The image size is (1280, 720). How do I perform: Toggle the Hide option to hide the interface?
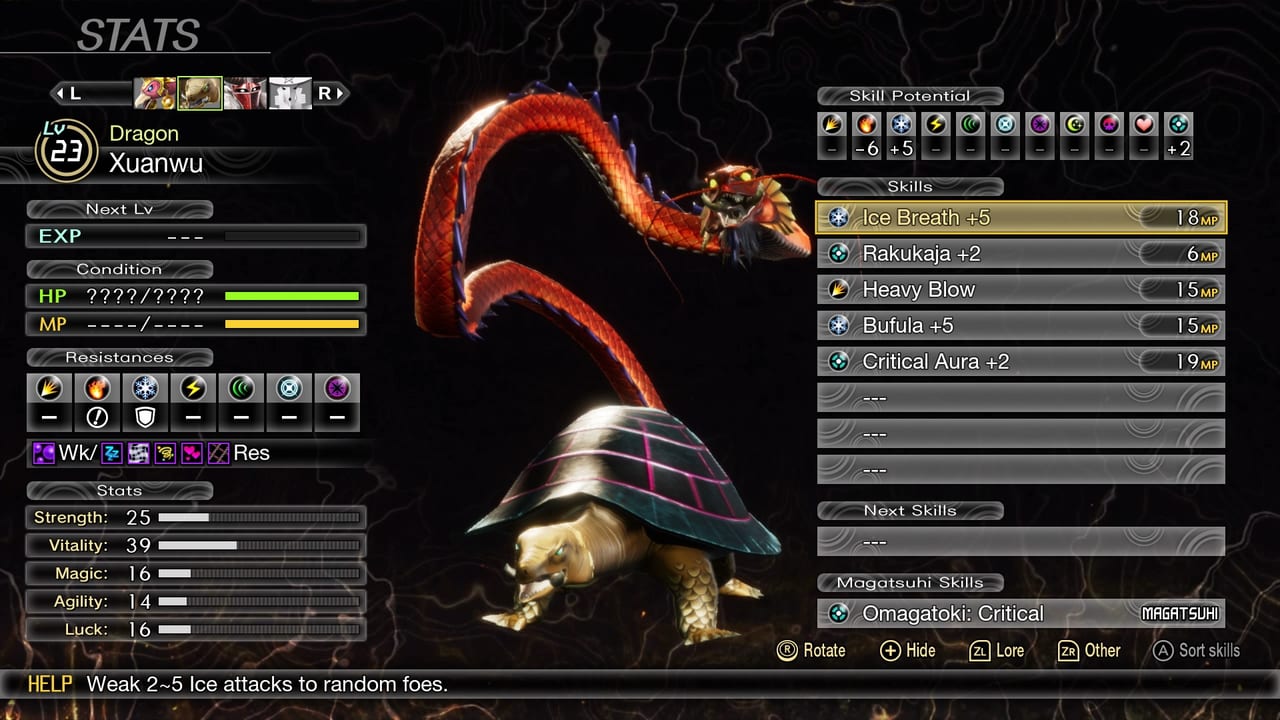(906, 651)
